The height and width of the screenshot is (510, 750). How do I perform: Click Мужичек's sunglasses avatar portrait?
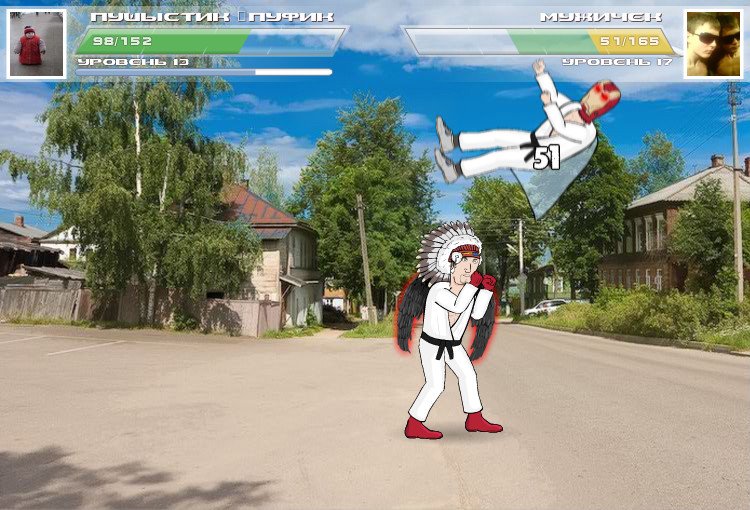click(714, 45)
